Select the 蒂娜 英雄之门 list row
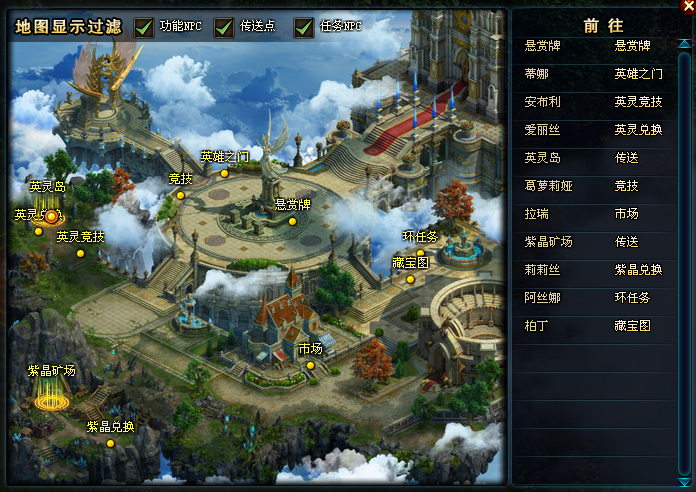The height and width of the screenshot is (492, 696). 600,74
